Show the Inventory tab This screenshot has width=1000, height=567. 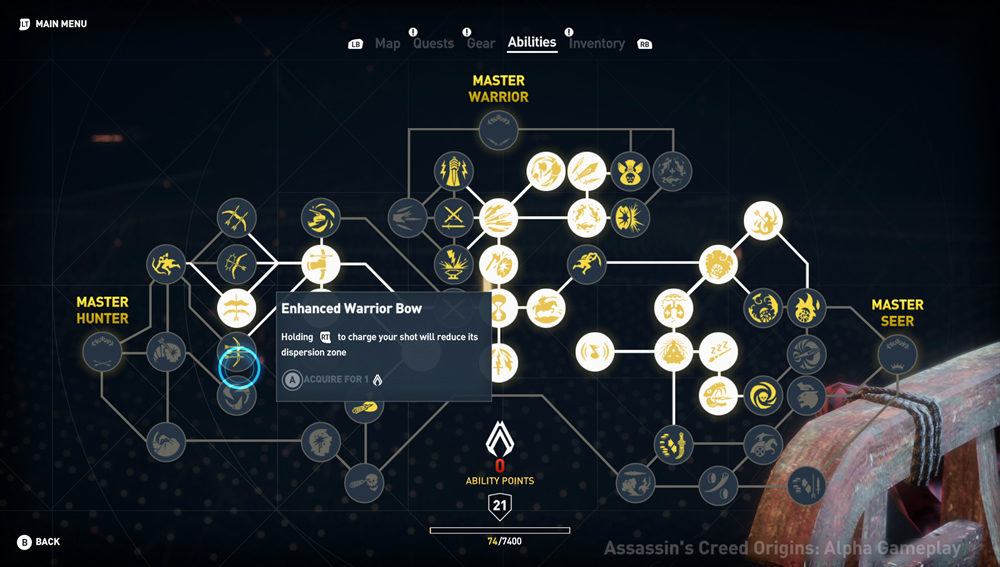pyautogui.click(x=597, y=43)
